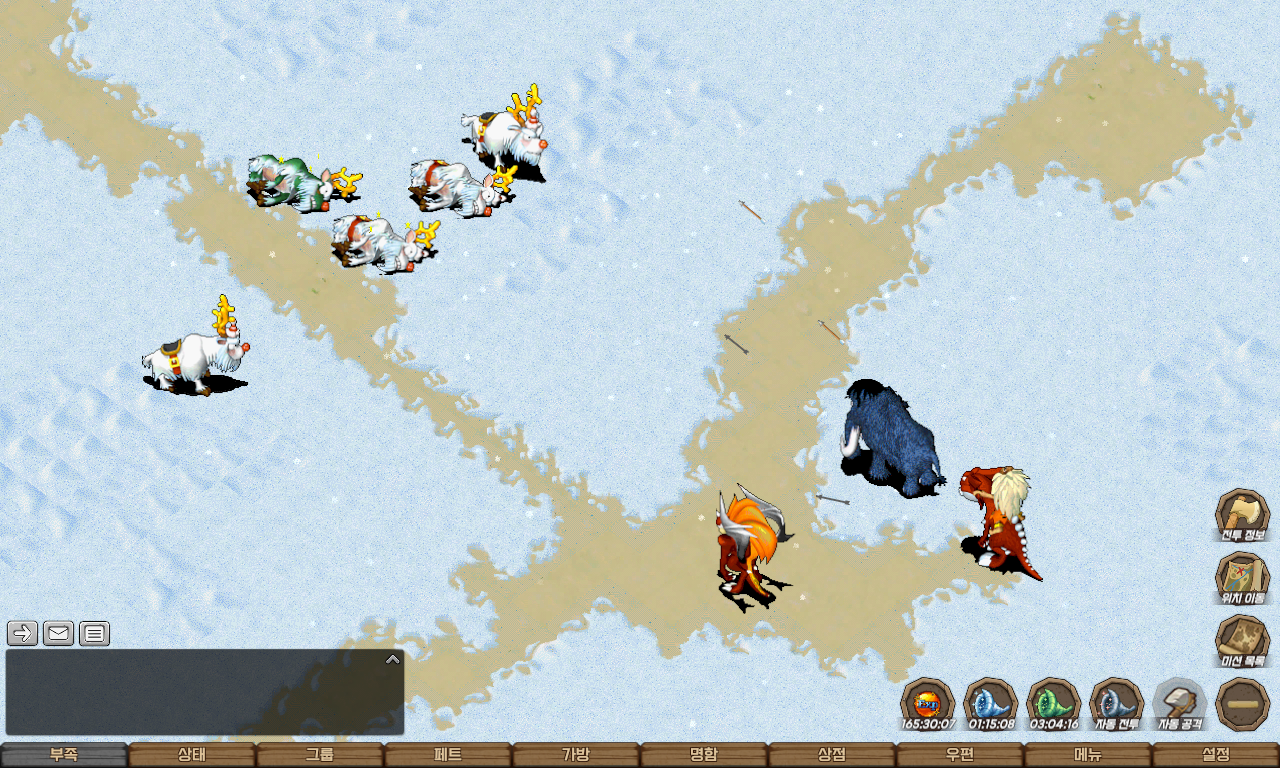1280x768 pixels.
Task: Open the 가방 (bag) inventory
Action: (x=576, y=755)
